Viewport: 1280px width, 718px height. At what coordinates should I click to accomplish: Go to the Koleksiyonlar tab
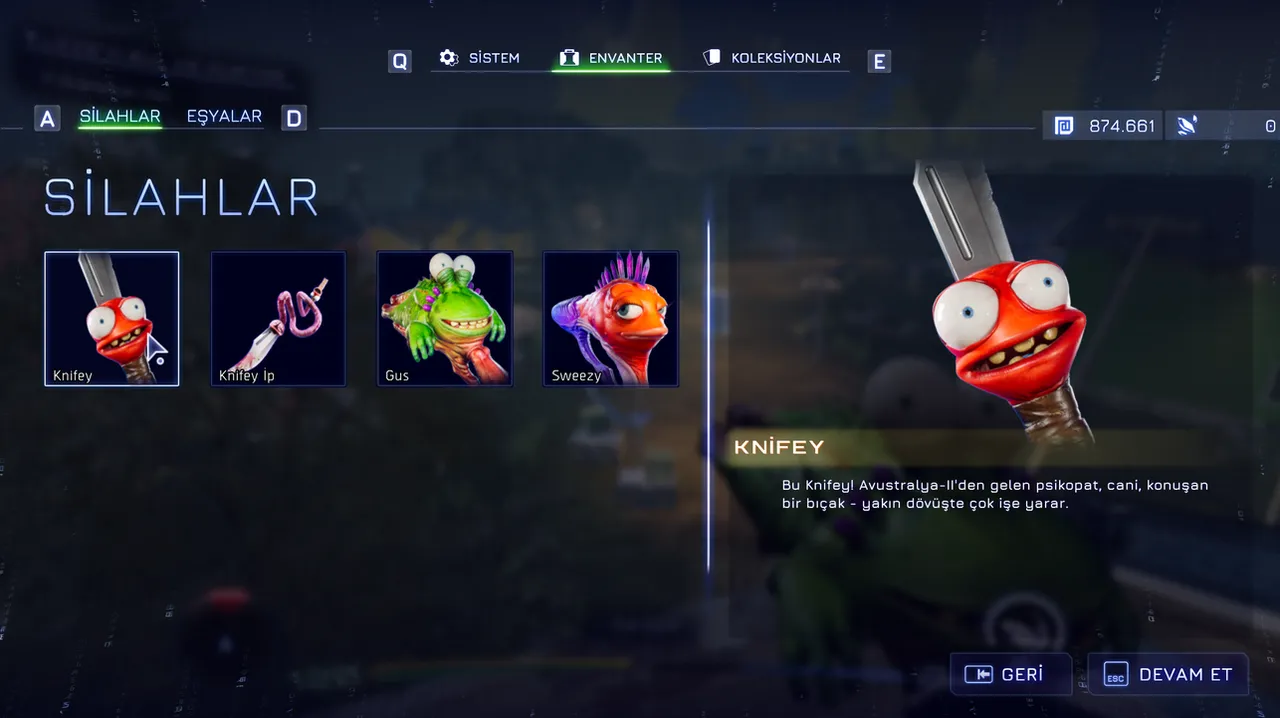[771, 58]
